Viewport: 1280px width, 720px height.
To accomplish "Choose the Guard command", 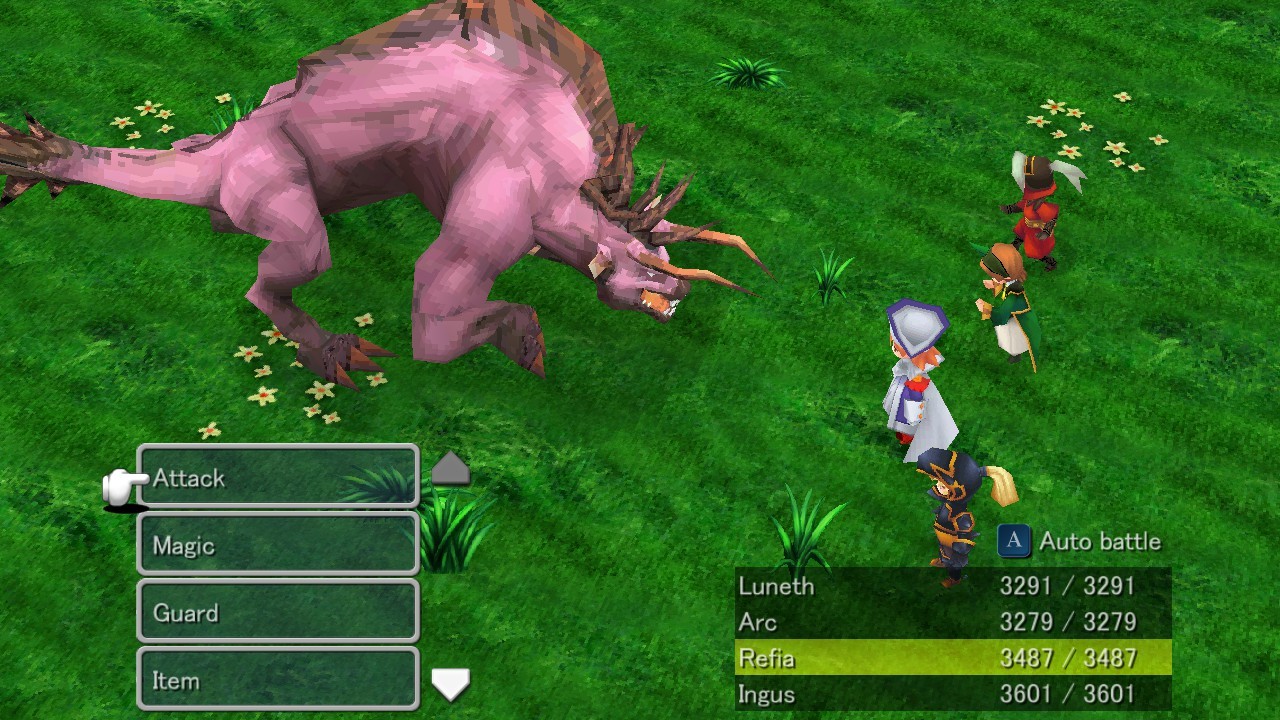I will (275, 612).
